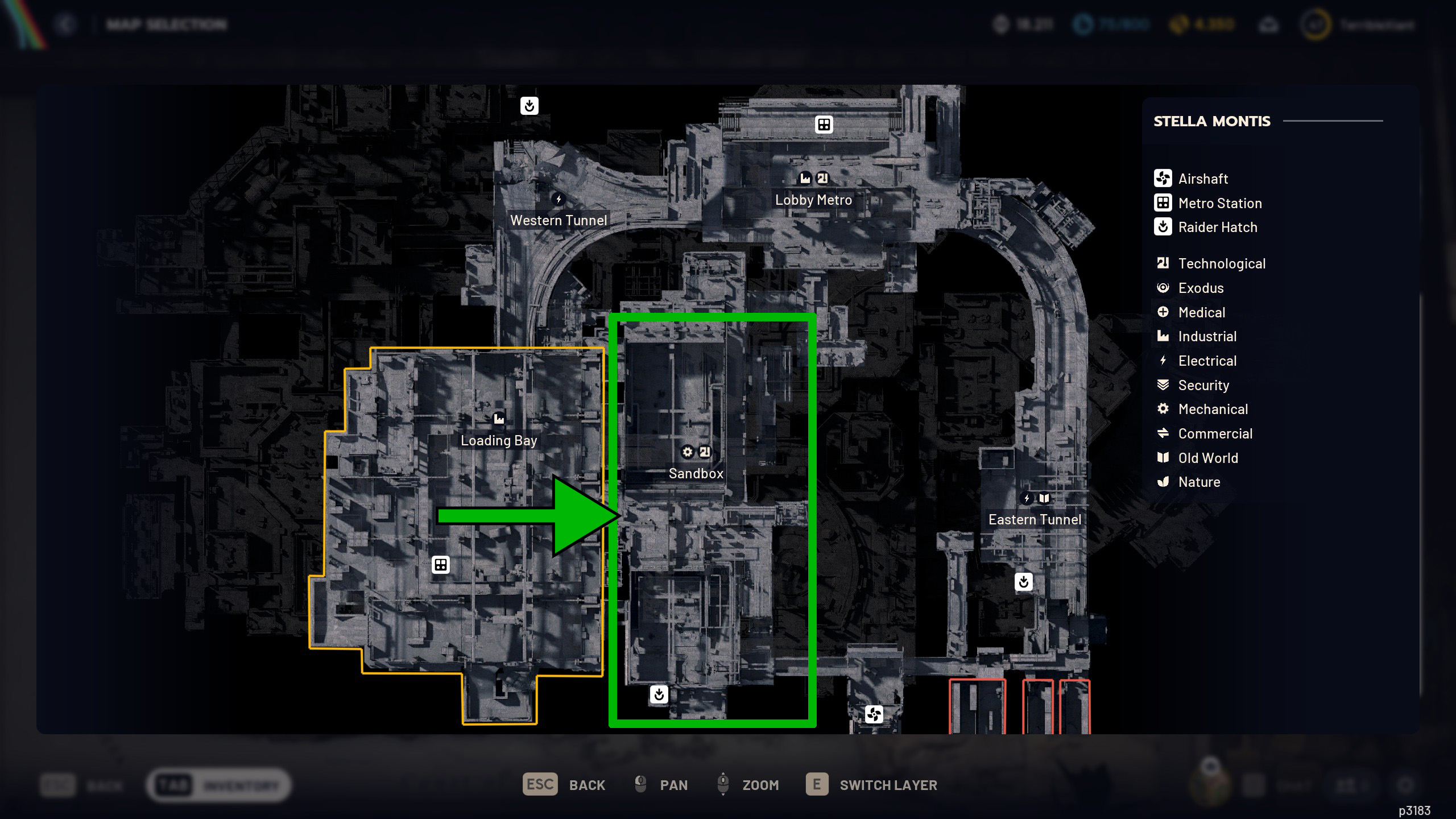Select the Commercial legend entry

click(x=1215, y=433)
